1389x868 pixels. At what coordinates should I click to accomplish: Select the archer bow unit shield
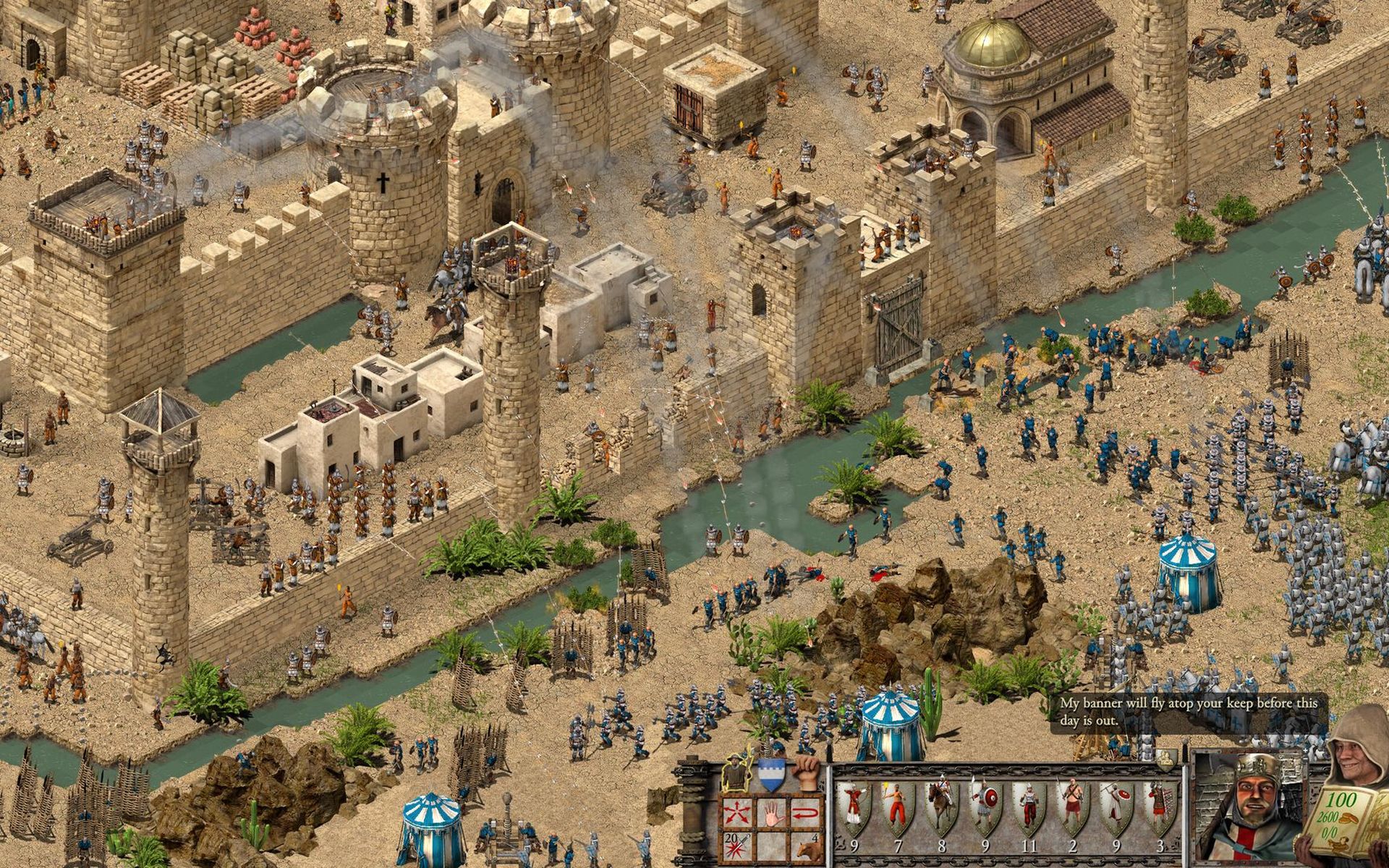click(854, 807)
